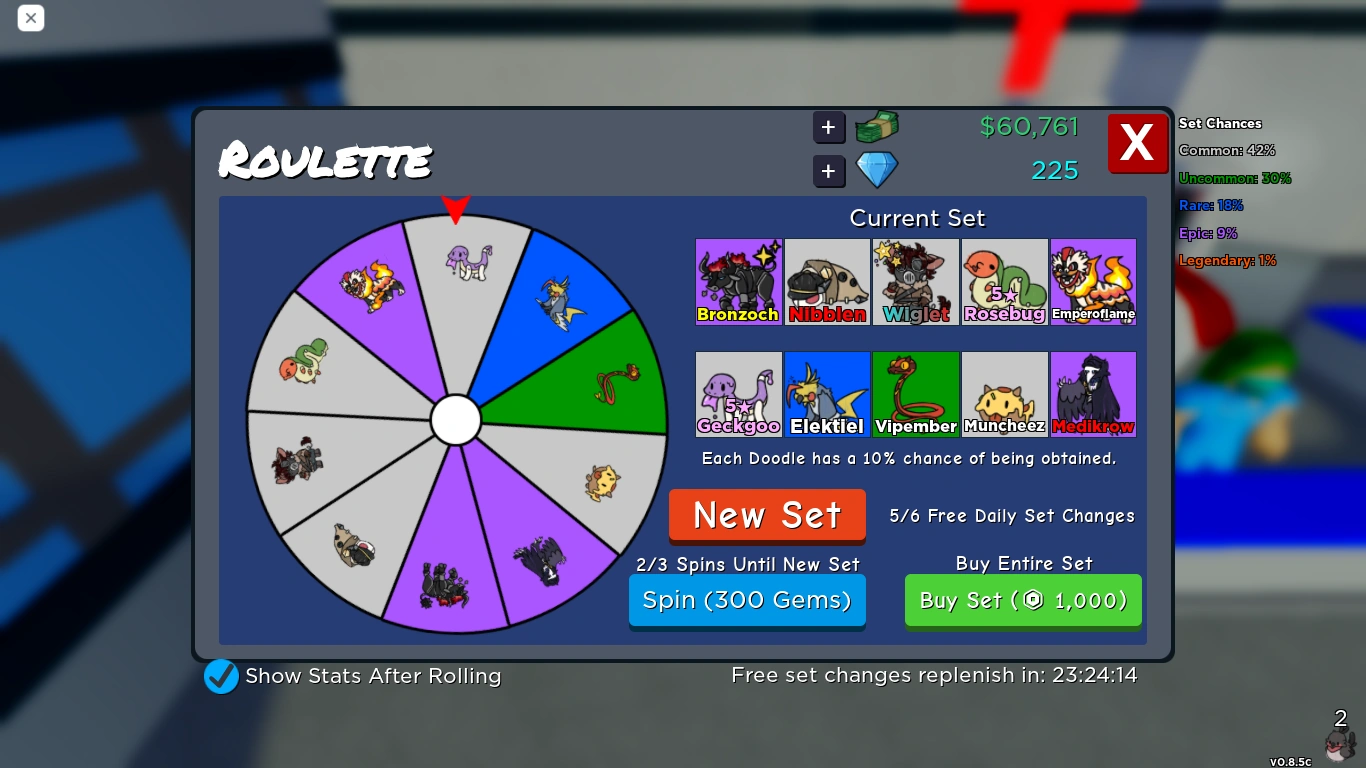This screenshot has height=768, width=1366.
Task: Select the Vipember doodle
Action: (916, 394)
